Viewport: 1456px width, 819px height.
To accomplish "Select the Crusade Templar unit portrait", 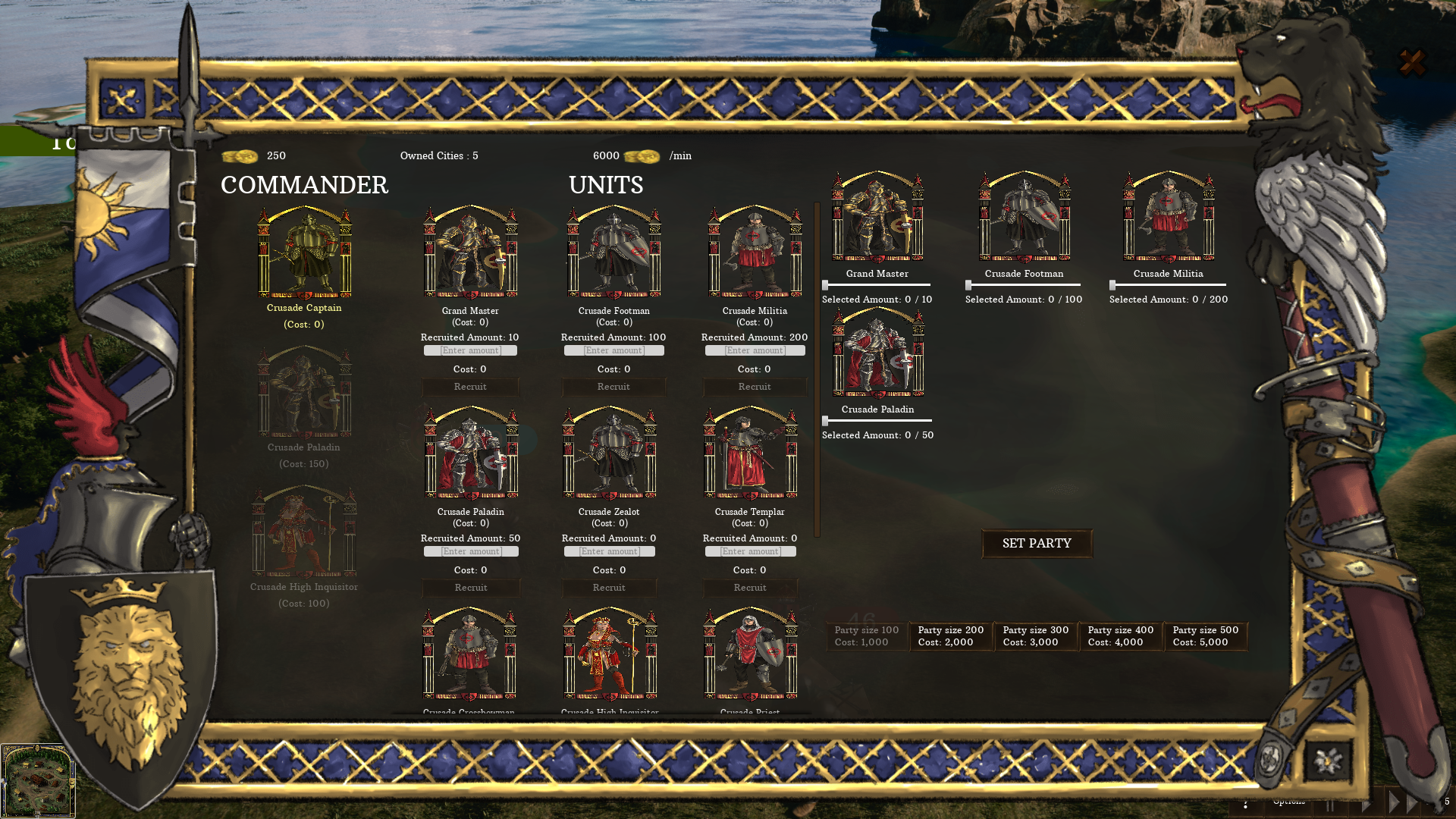I will tap(751, 455).
